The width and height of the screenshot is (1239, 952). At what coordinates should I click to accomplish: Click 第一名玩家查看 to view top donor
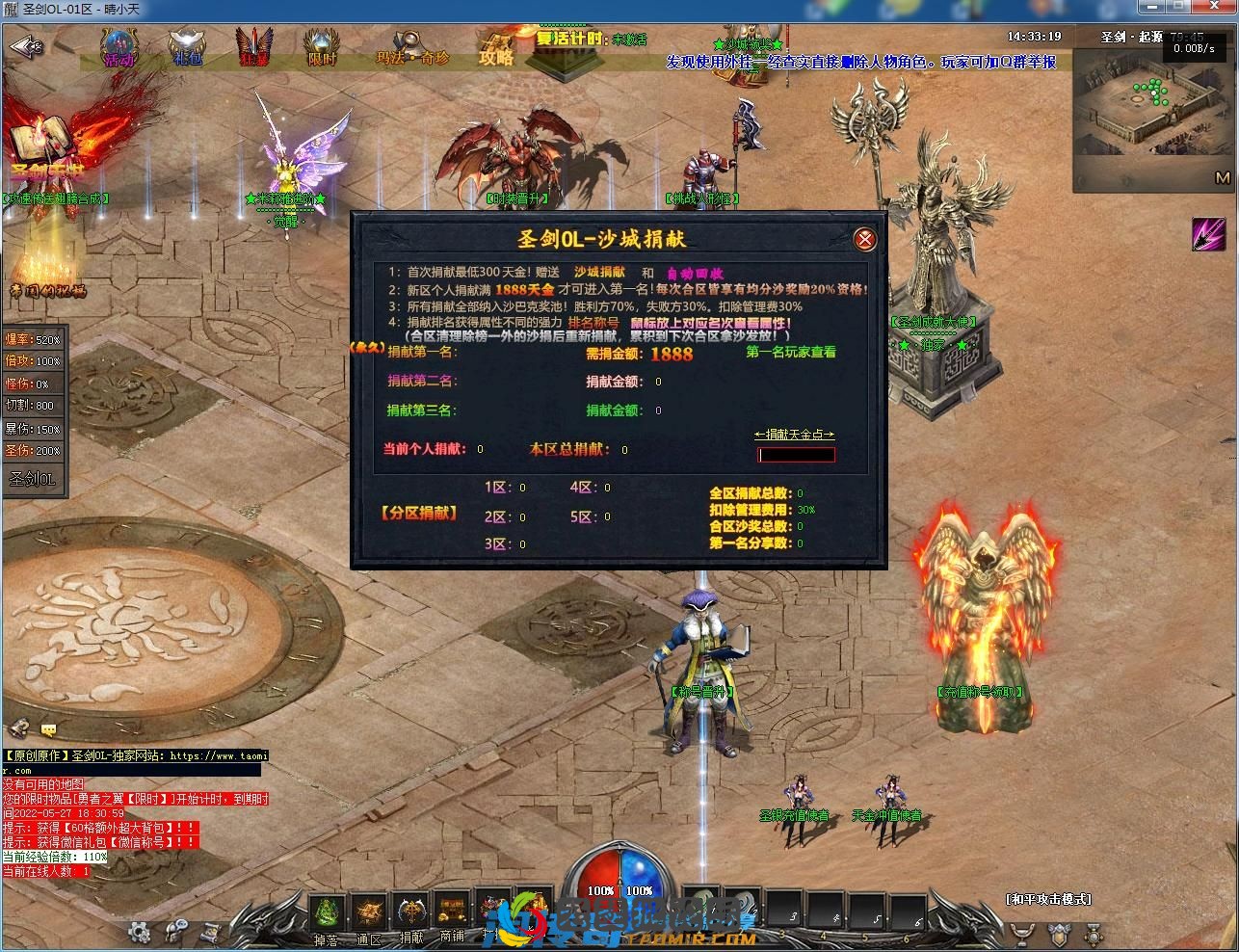[790, 355]
